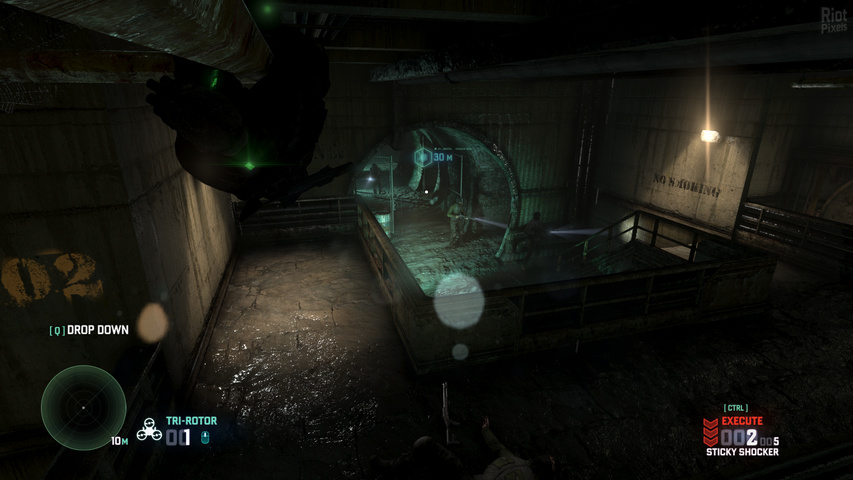
Task: Select the Tri-Rotor drone gadget icon
Action: [149, 430]
